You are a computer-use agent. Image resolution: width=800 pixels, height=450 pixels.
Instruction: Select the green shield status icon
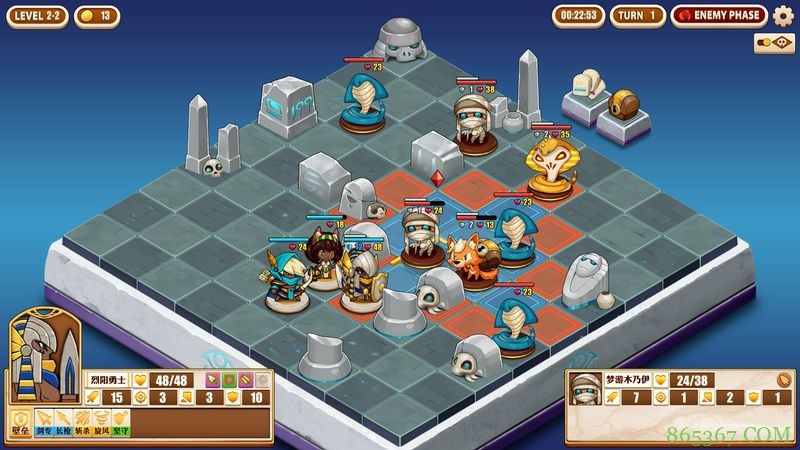pos(228,380)
